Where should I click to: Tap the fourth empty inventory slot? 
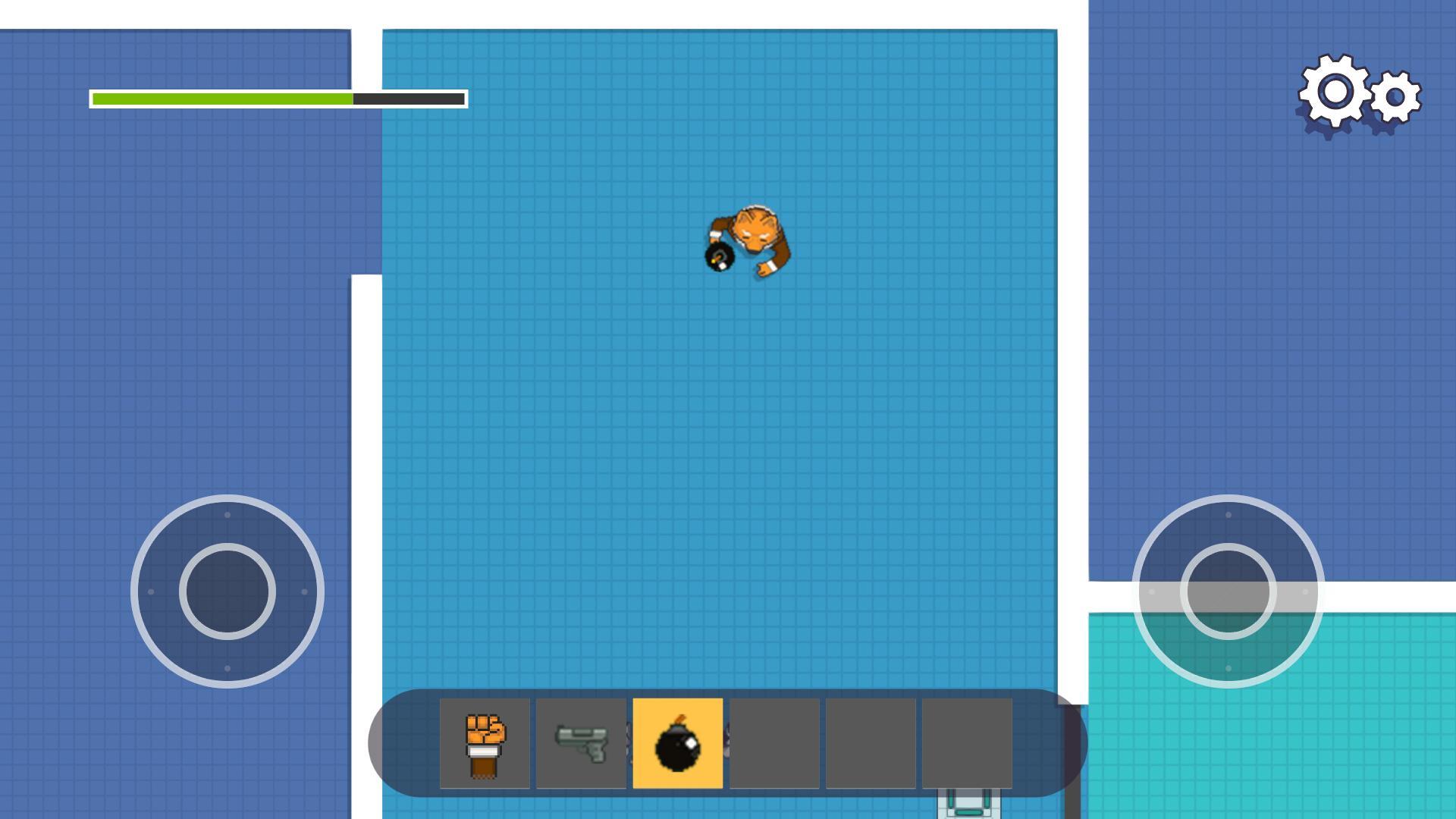click(775, 743)
